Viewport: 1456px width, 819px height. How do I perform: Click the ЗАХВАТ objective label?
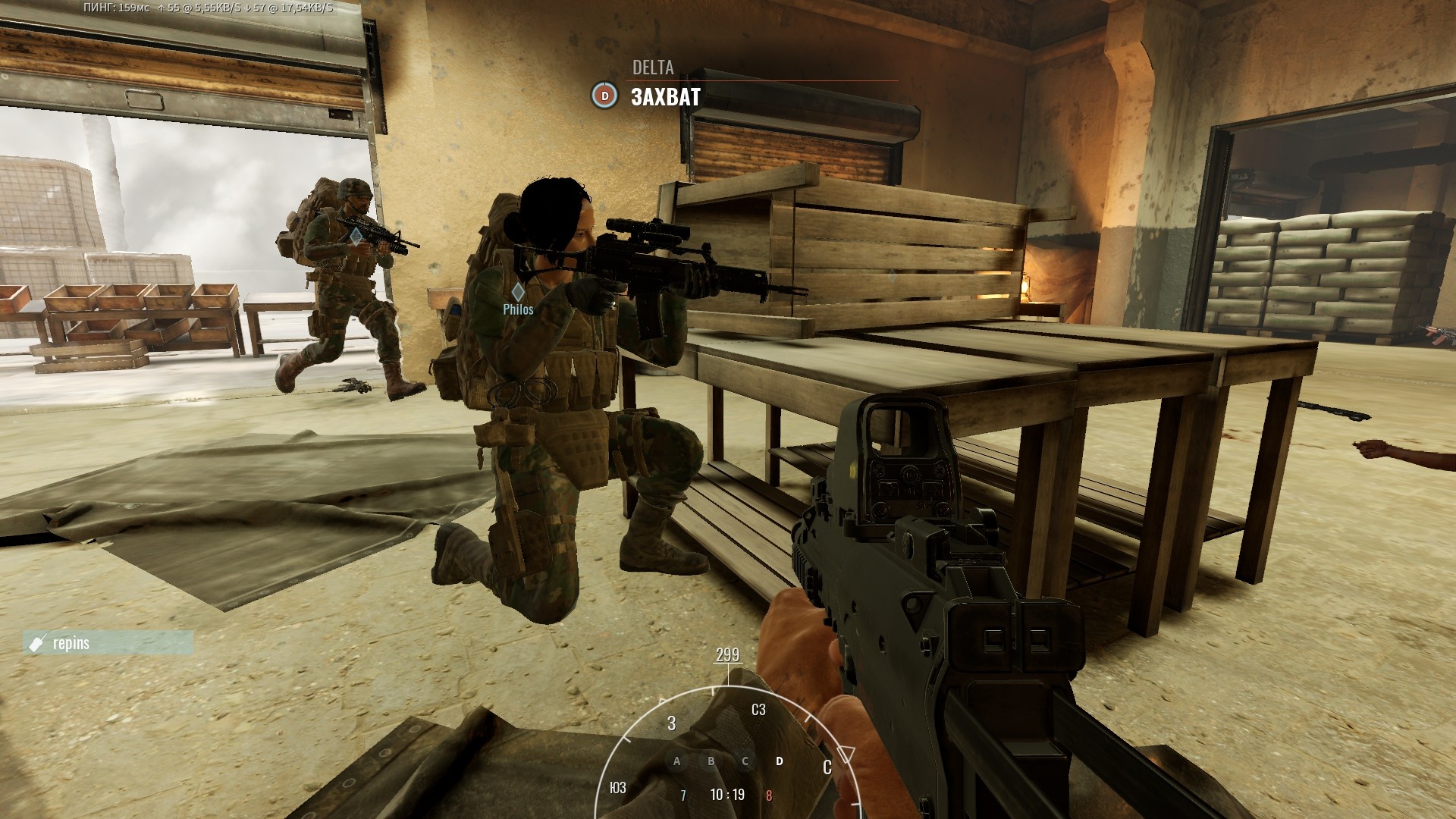pos(666,97)
